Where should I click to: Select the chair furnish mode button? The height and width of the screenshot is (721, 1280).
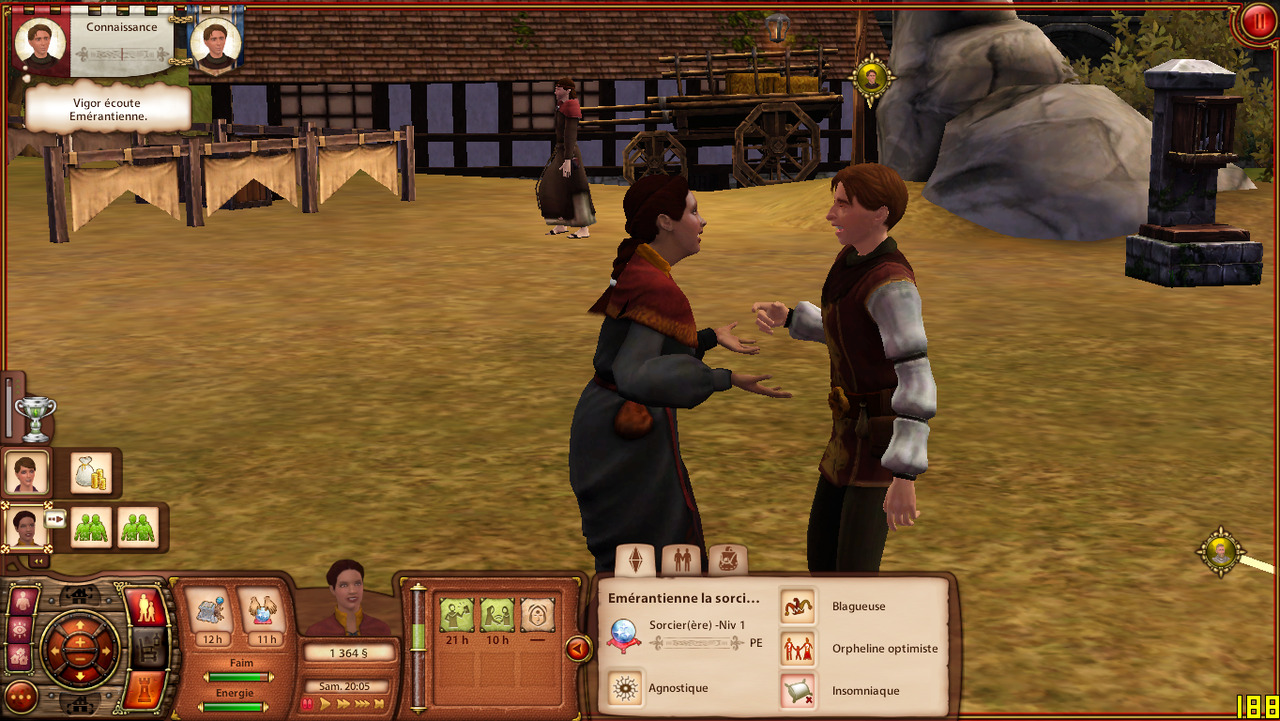click(x=146, y=648)
